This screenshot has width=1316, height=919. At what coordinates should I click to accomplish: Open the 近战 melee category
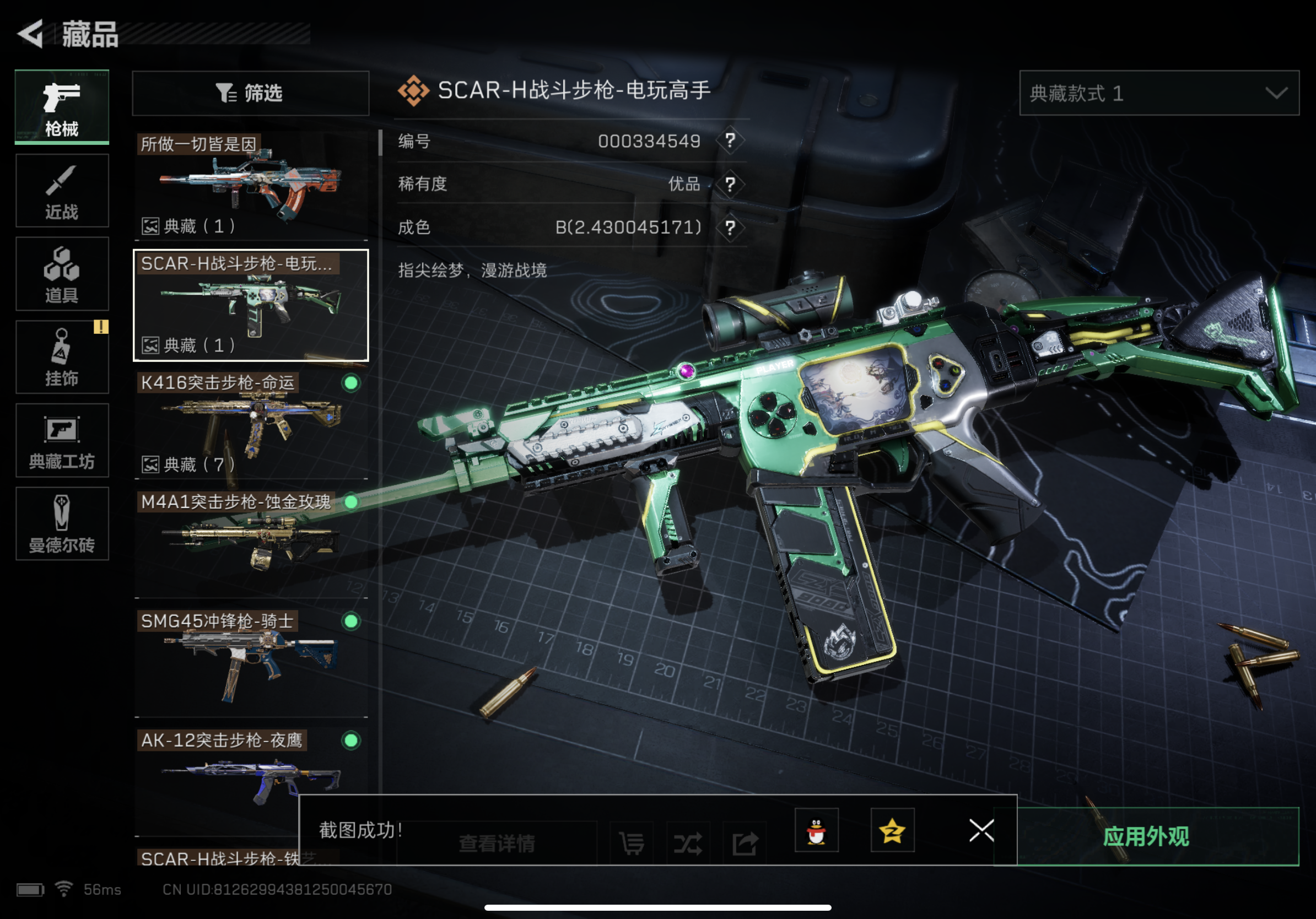pos(62,191)
